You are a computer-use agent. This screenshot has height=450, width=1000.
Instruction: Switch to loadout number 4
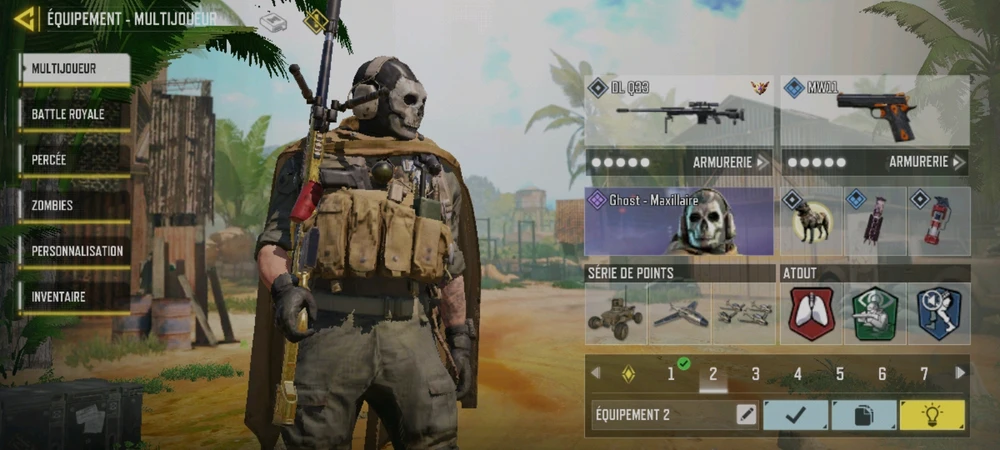click(798, 374)
